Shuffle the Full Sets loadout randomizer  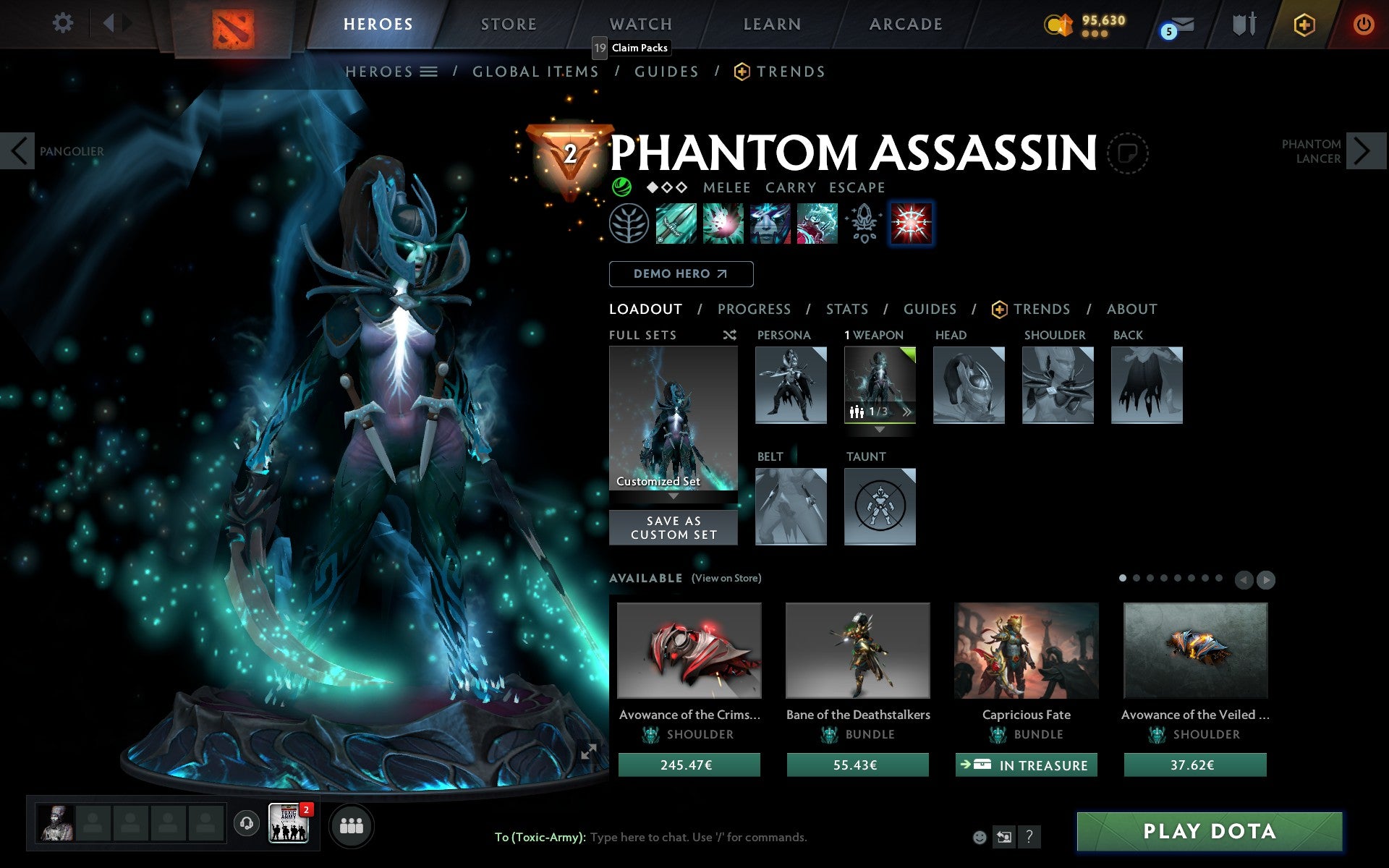(x=729, y=335)
